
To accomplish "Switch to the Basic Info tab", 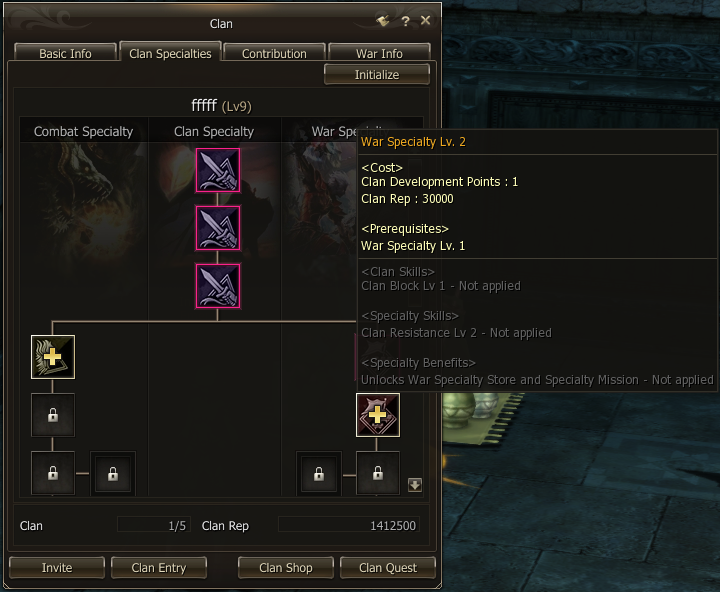I will [x=65, y=54].
